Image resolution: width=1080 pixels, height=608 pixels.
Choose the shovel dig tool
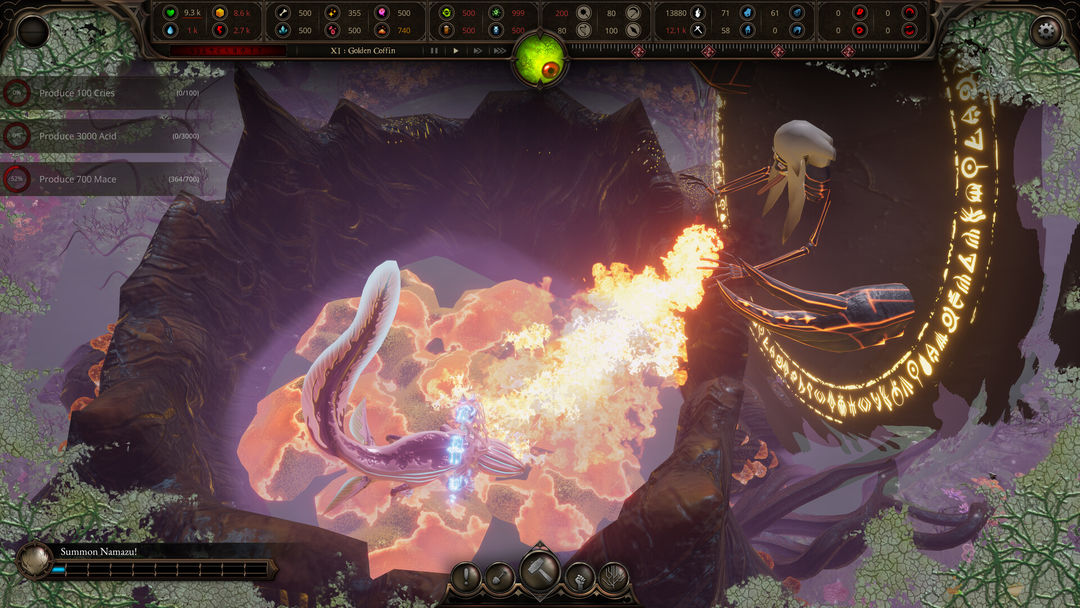[x=500, y=577]
